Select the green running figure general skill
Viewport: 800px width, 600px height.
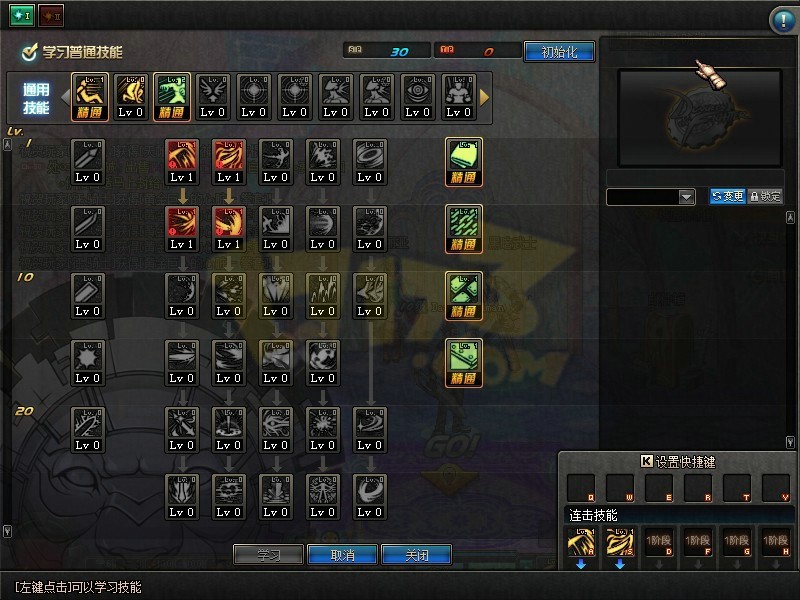[171, 97]
